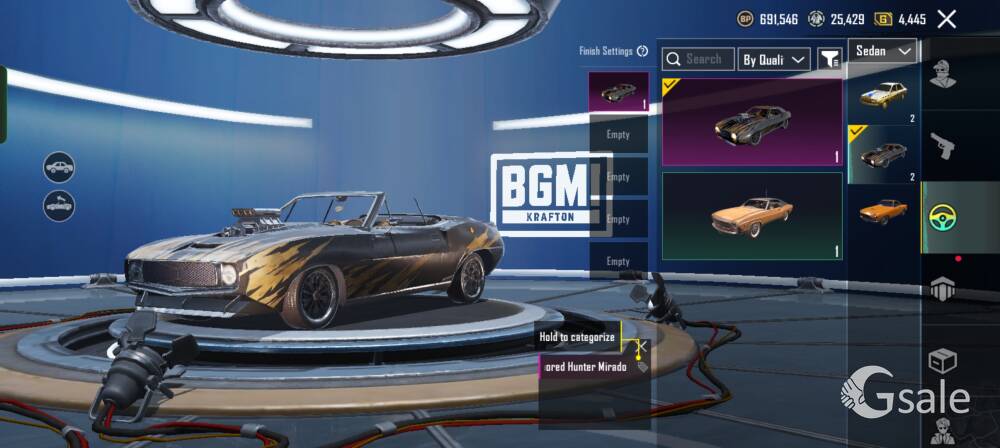1000x448 pixels.
Task: Open the By Quality sort dropdown
Action: [x=774, y=60]
